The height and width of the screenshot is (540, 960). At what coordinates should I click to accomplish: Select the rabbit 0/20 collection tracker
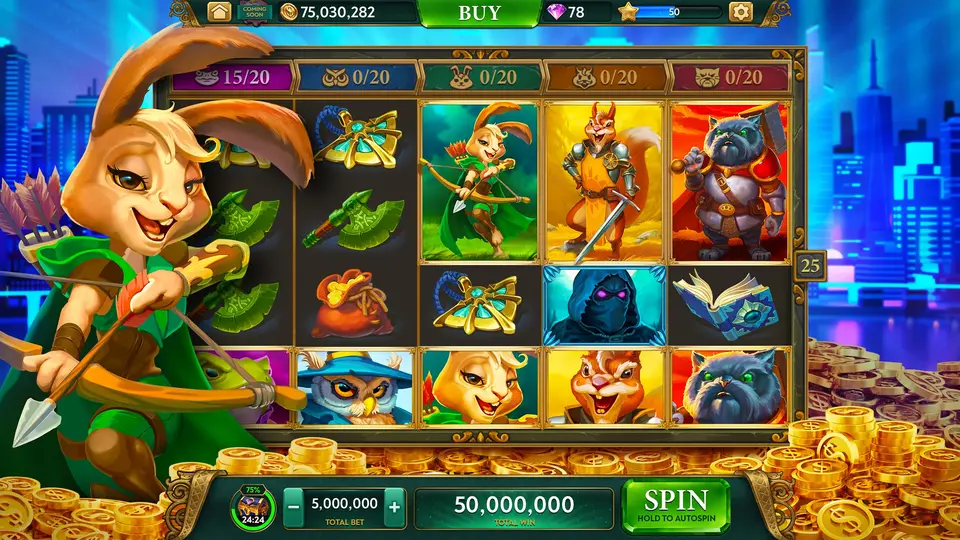pos(481,77)
